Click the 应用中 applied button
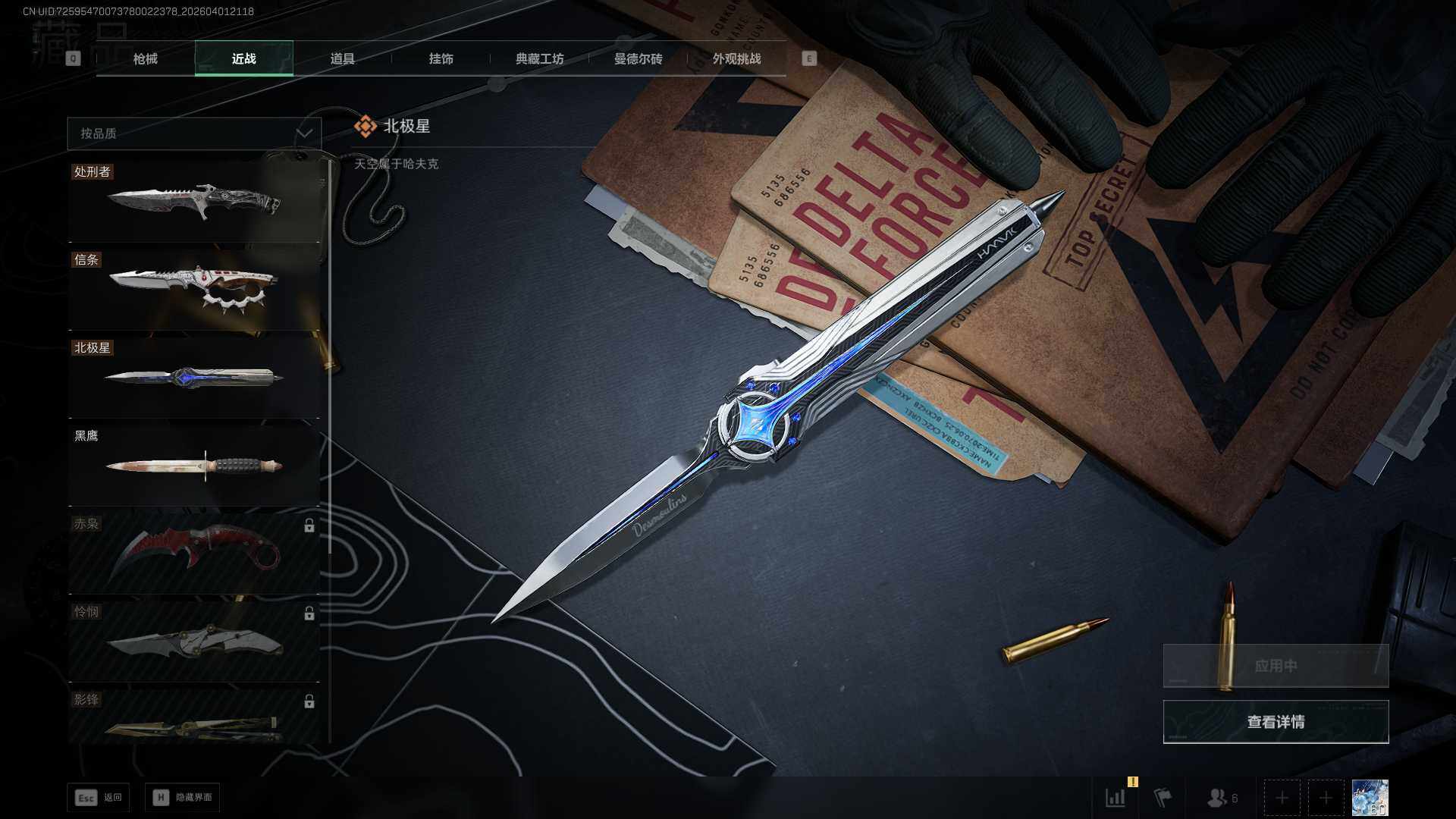Screen dimensions: 1456x819 (1276, 666)
